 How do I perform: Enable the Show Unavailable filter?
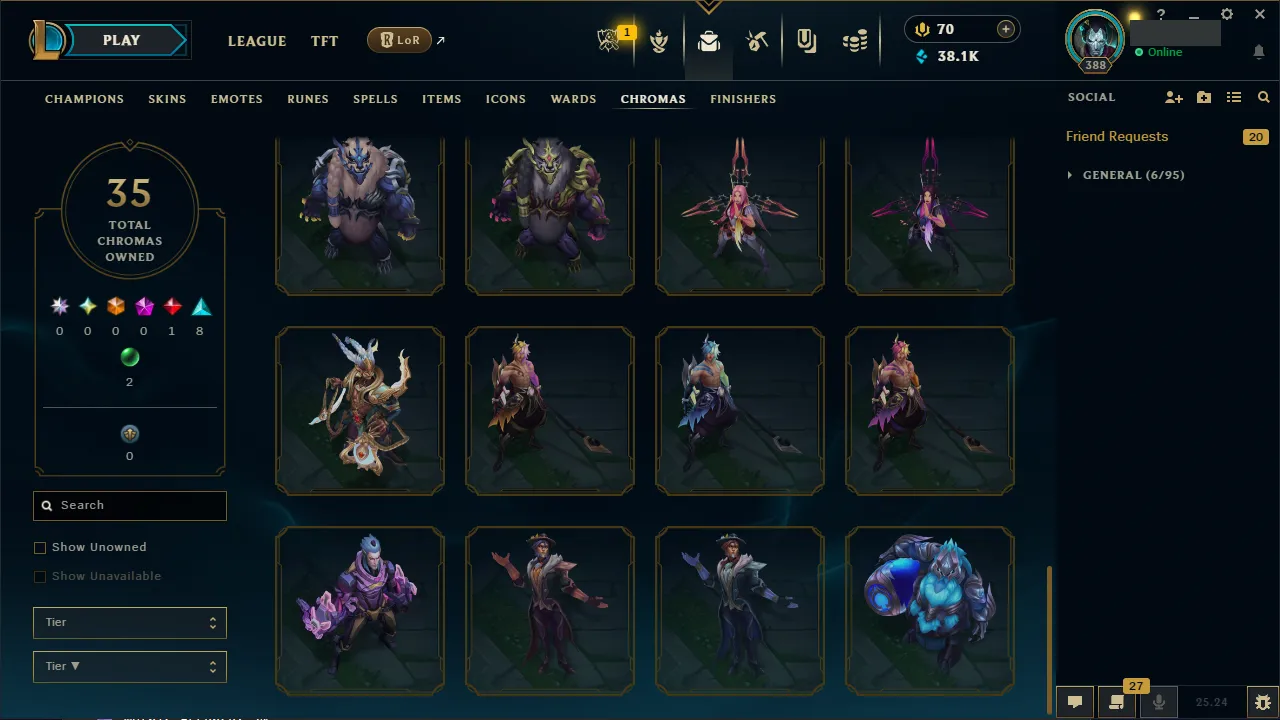pos(40,576)
